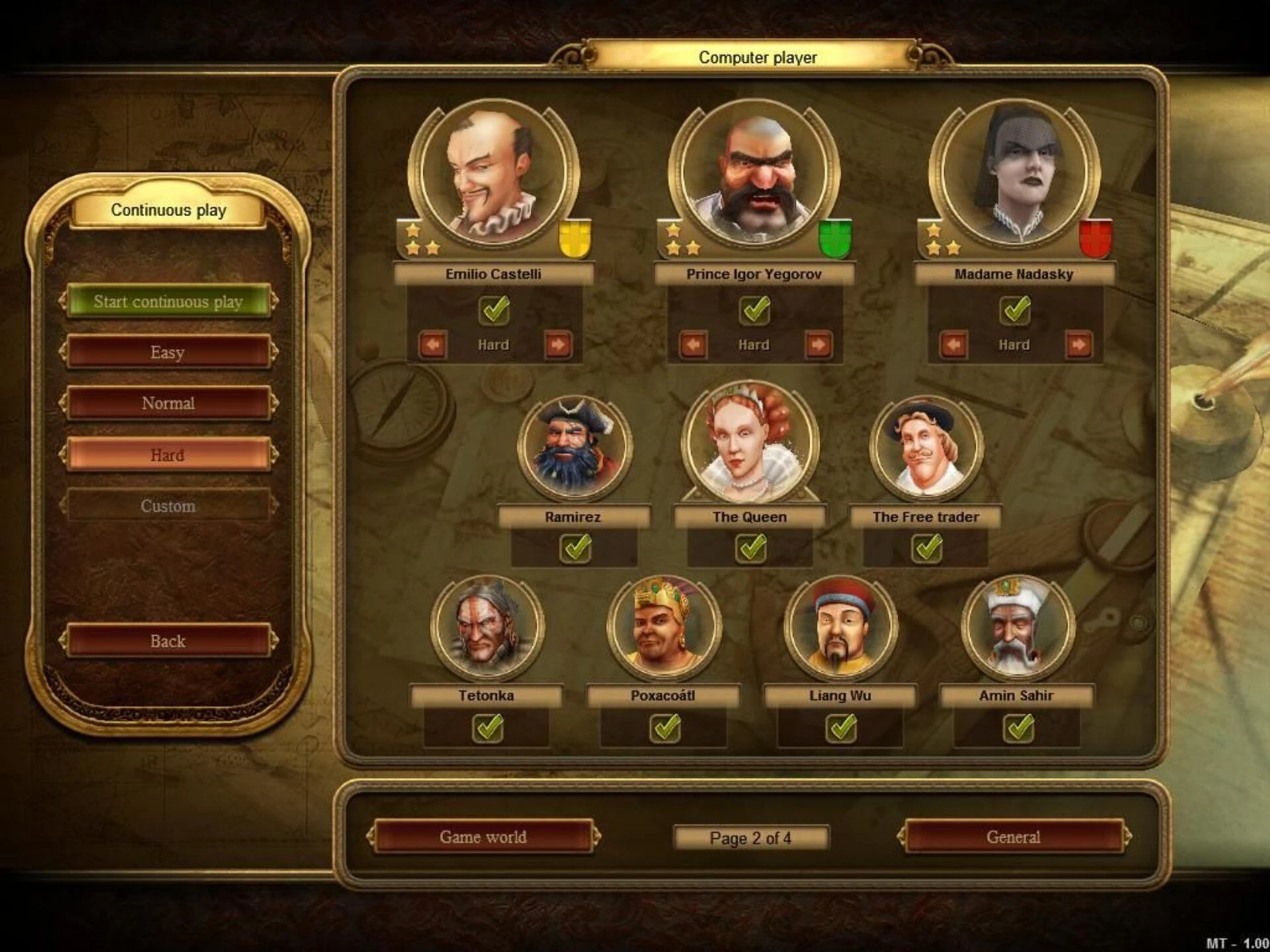Select Easy difficulty preset
The image size is (1270, 952).
(168, 352)
